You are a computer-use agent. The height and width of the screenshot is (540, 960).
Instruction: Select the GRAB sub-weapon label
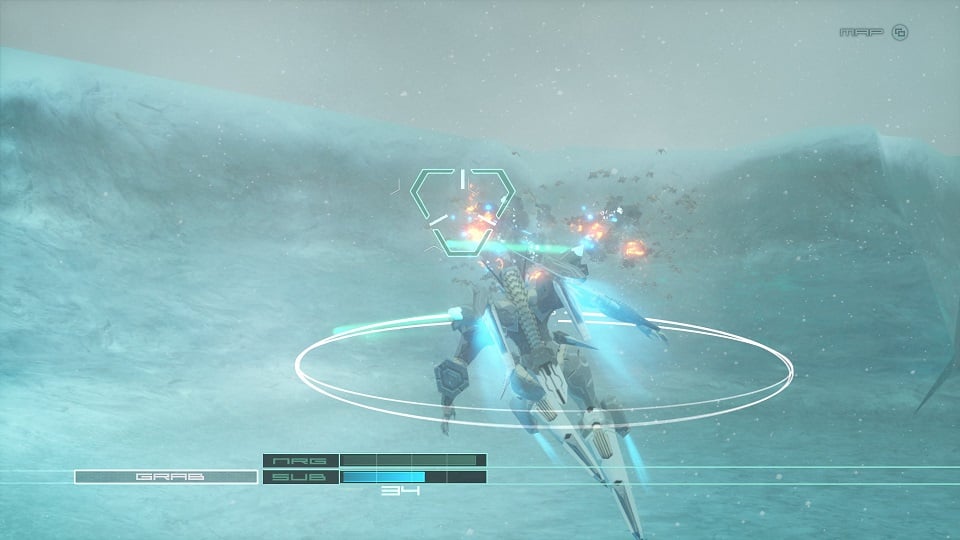tap(166, 477)
